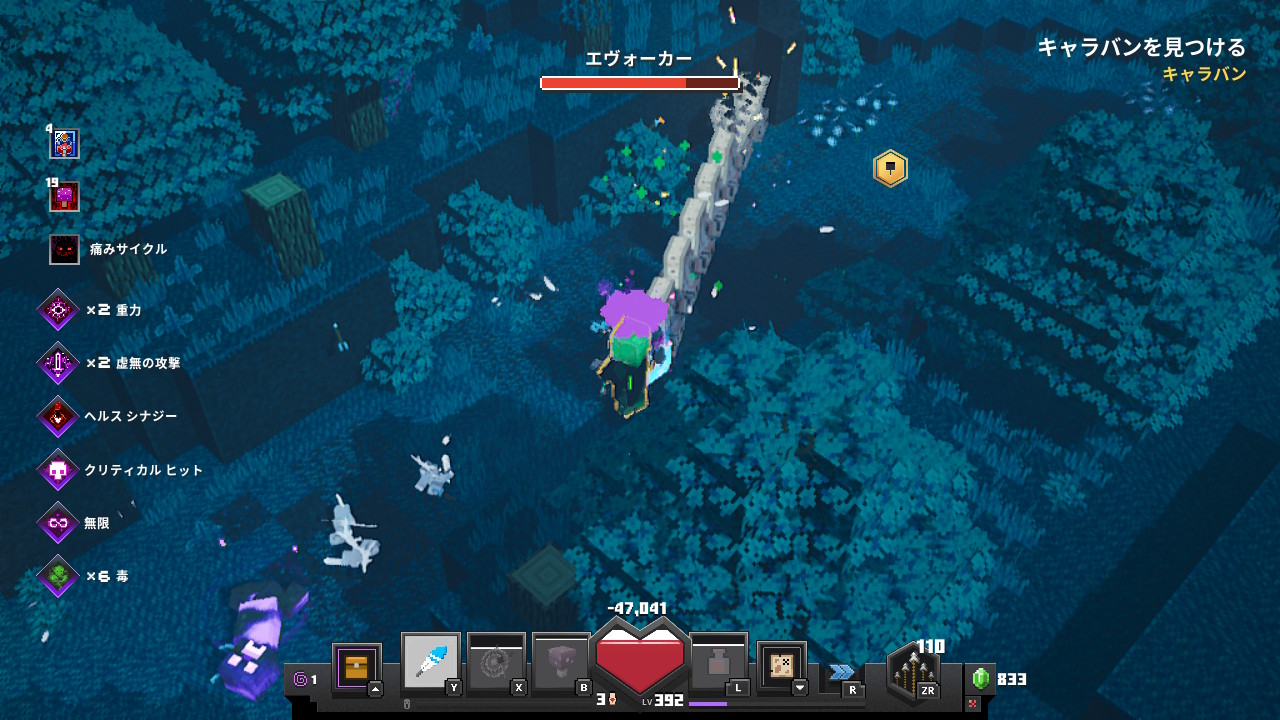Click the green emerald currency icon

(x=981, y=679)
